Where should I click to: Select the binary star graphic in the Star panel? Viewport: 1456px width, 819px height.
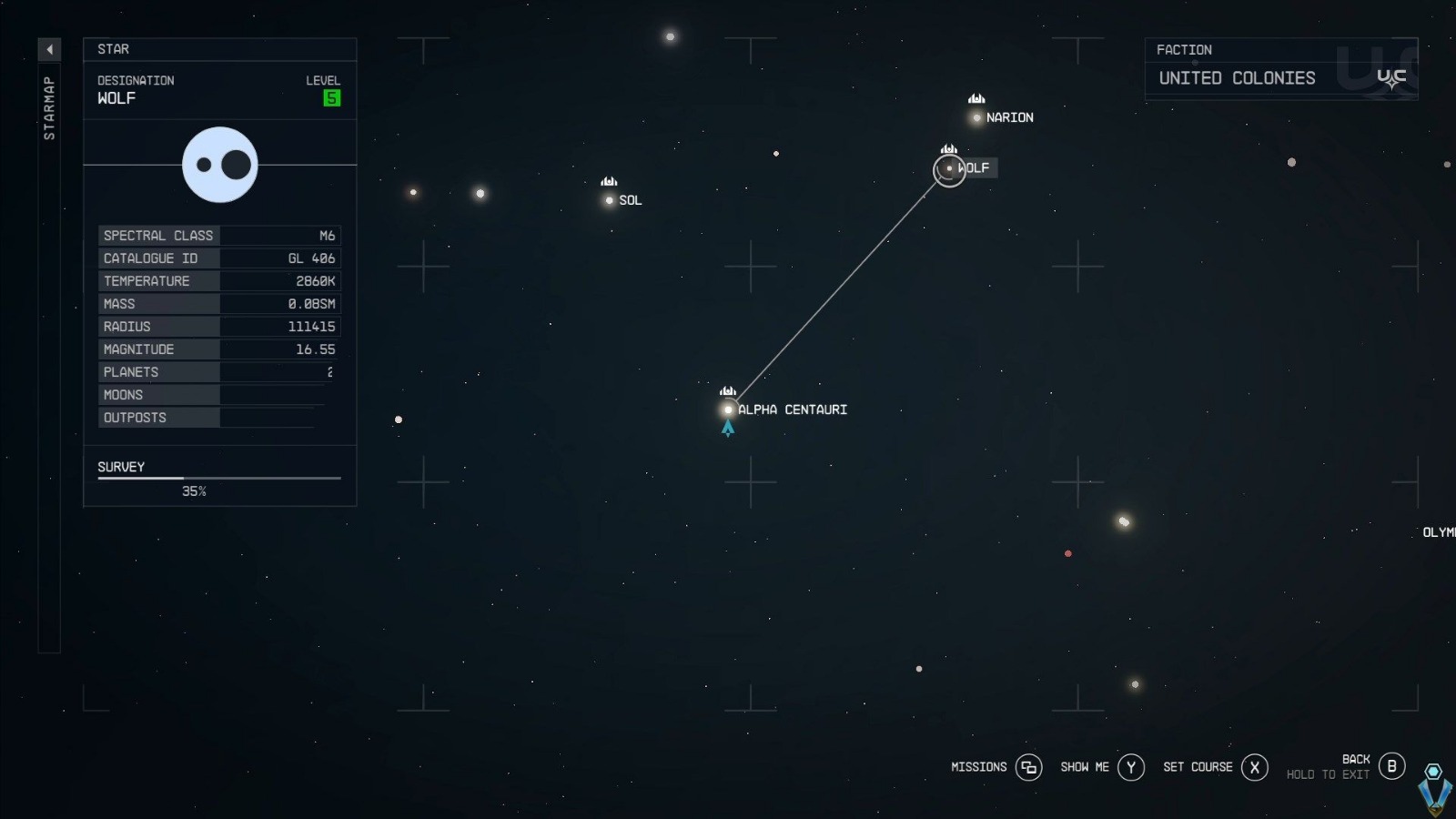tap(219, 165)
